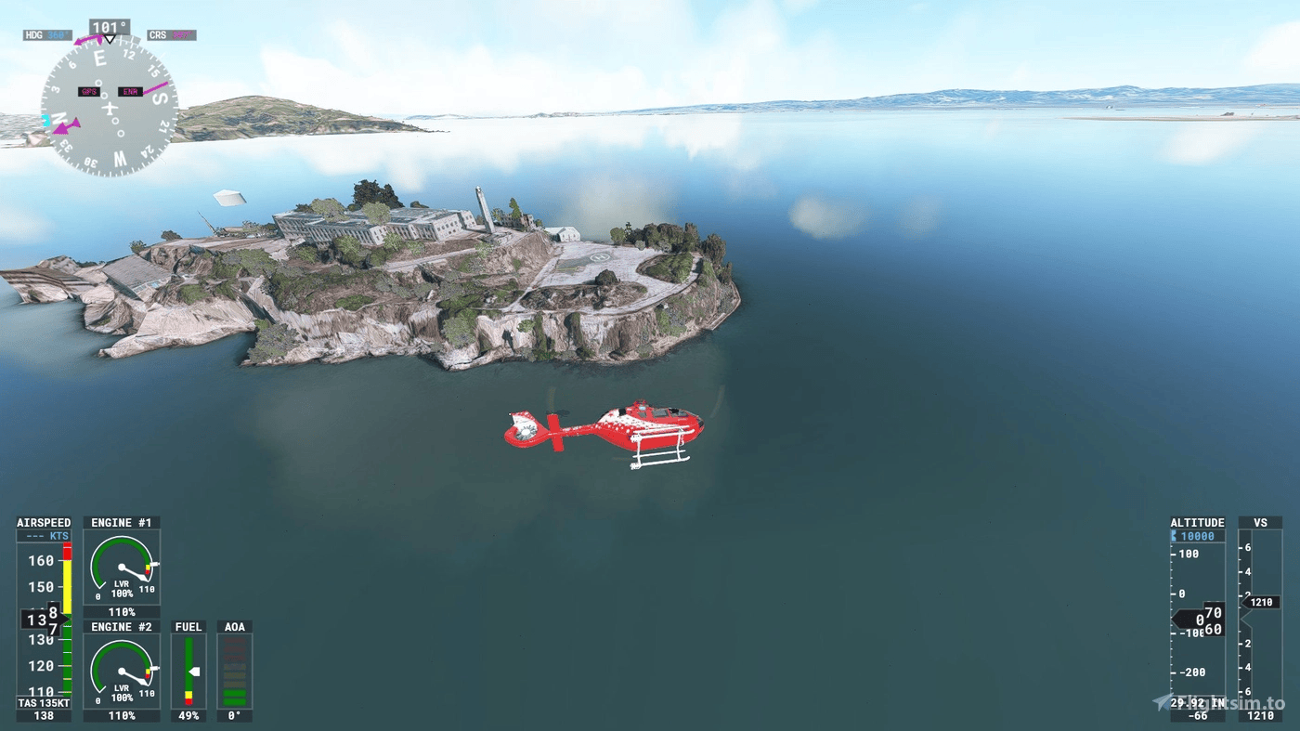This screenshot has width=1300, height=731.
Task: Open the CRS 347° setting box
Action: point(170,35)
